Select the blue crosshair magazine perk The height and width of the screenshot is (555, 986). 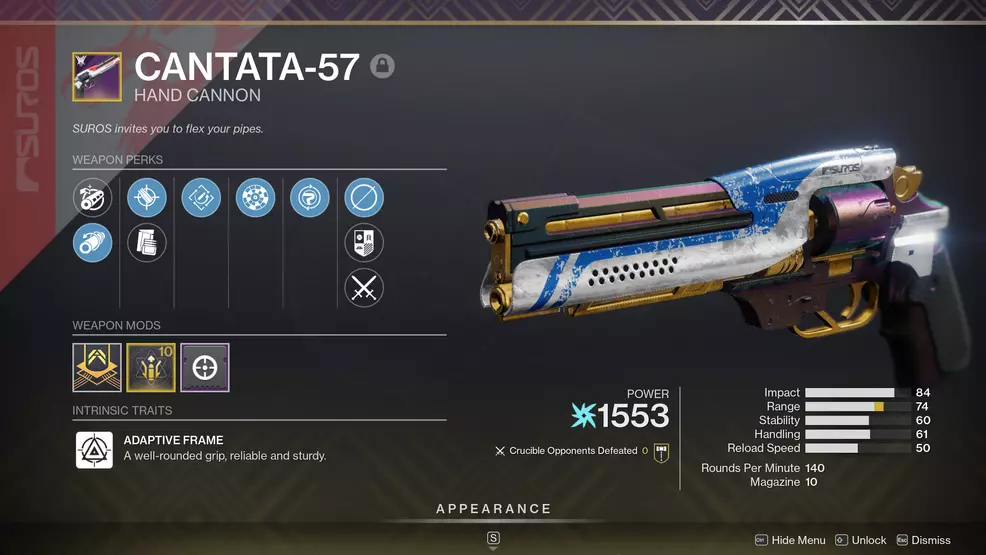[147, 198]
